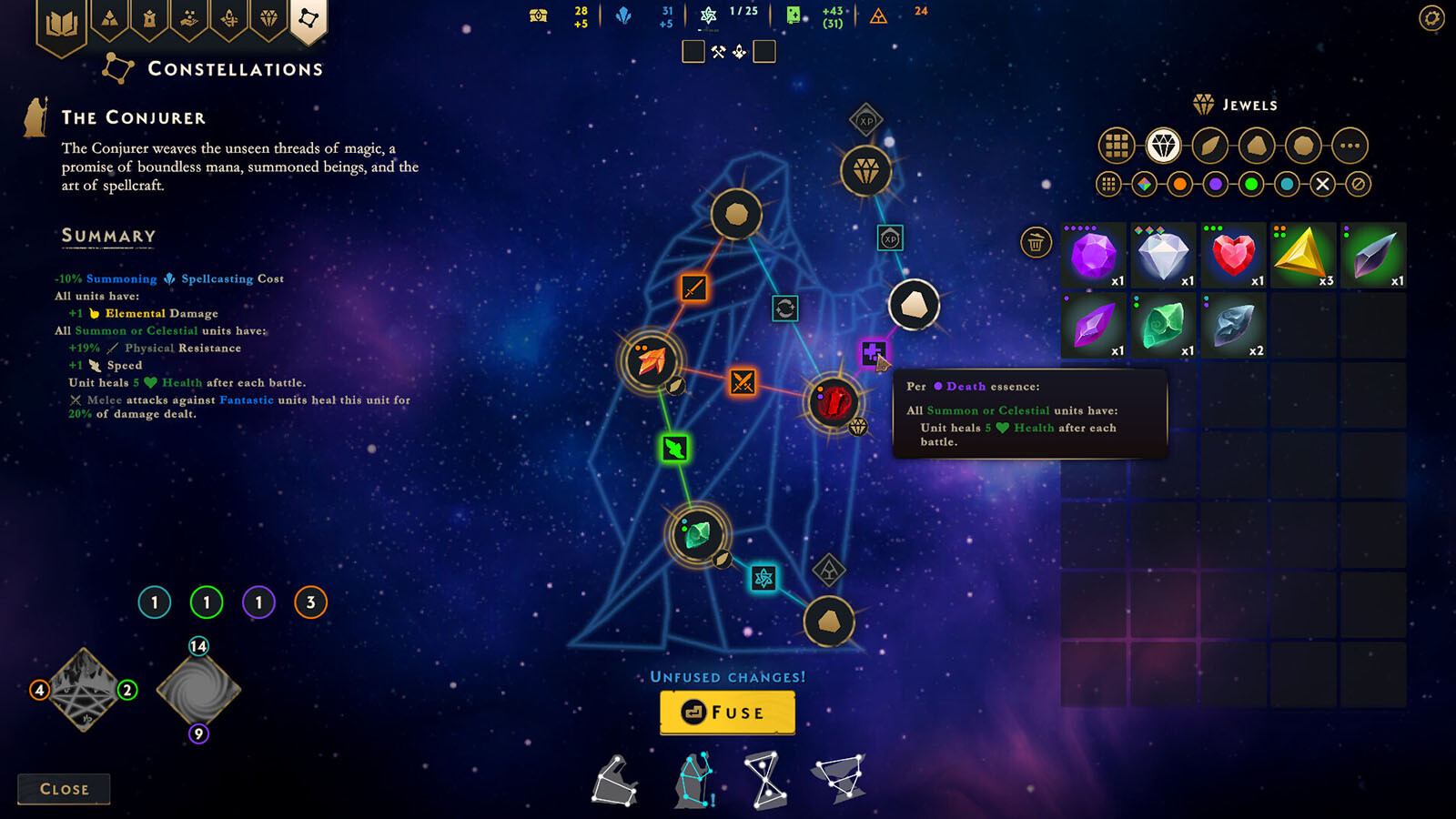Filter jewels by orange essence
The image size is (1456, 819).
click(1179, 185)
